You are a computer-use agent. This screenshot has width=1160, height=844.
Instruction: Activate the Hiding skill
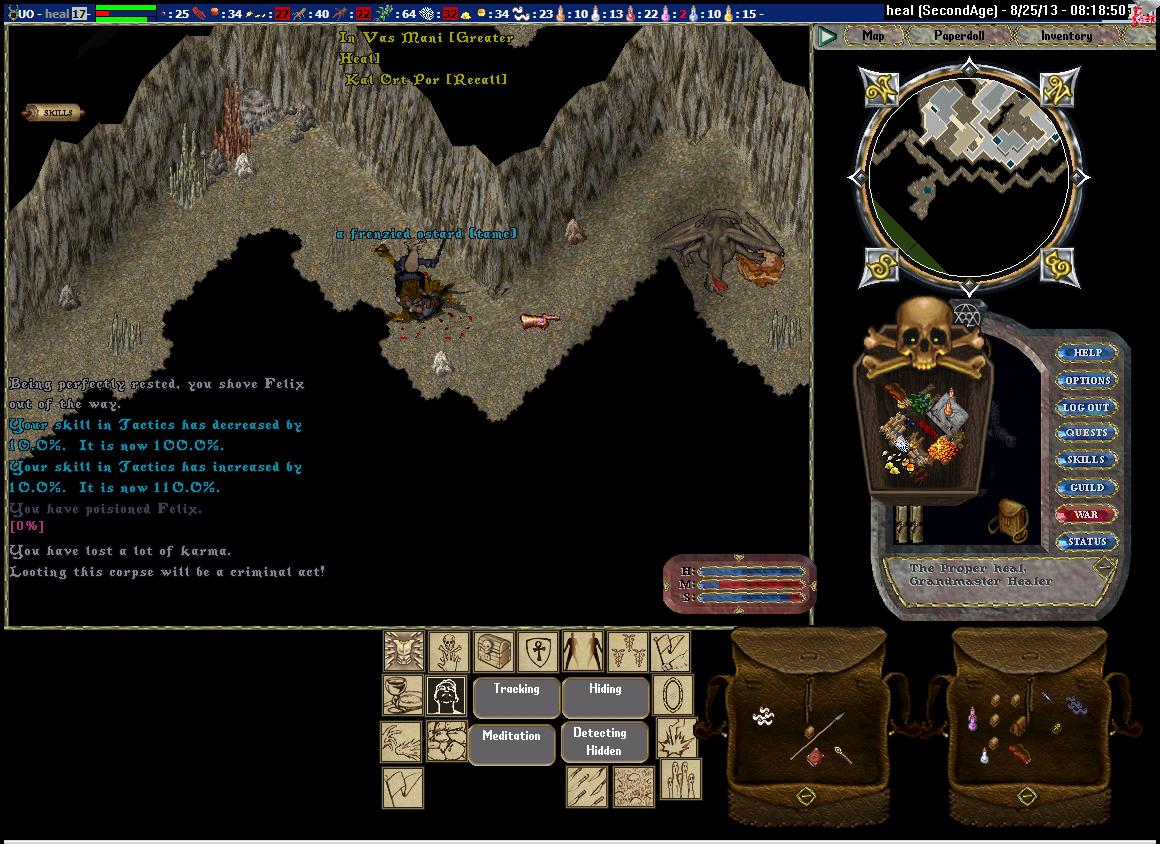tap(605, 697)
